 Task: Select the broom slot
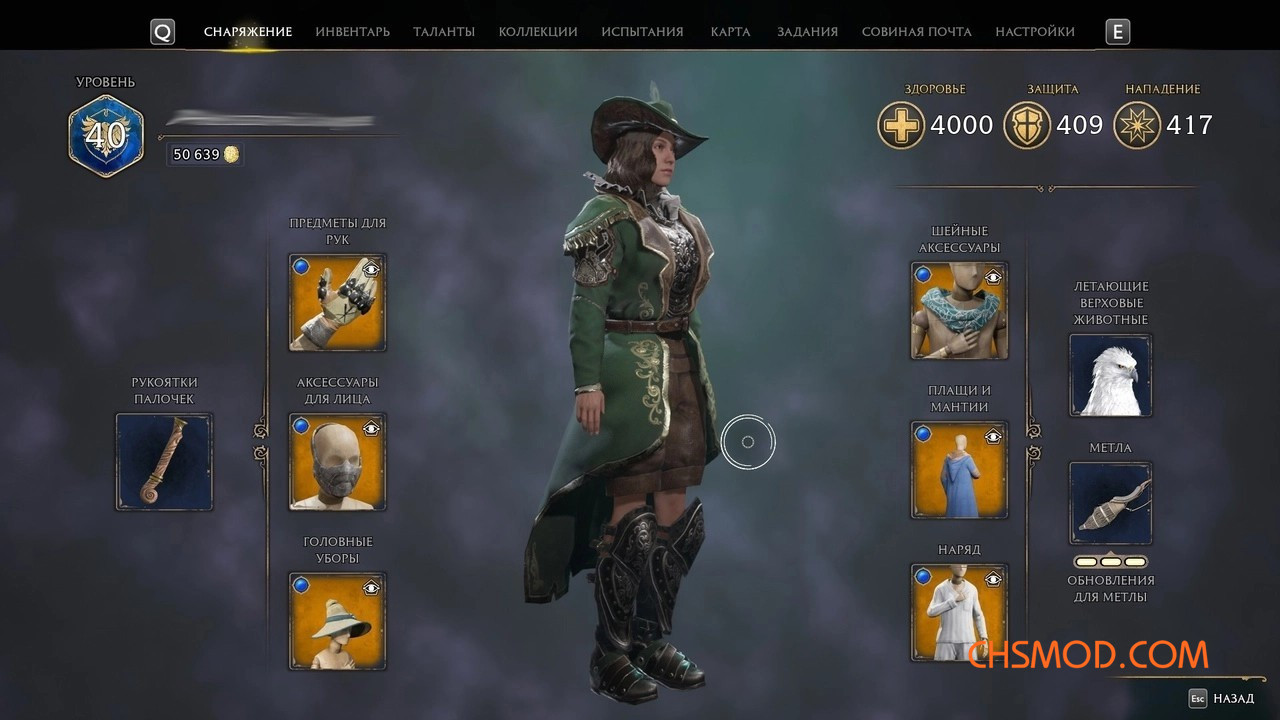coord(1110,503)
